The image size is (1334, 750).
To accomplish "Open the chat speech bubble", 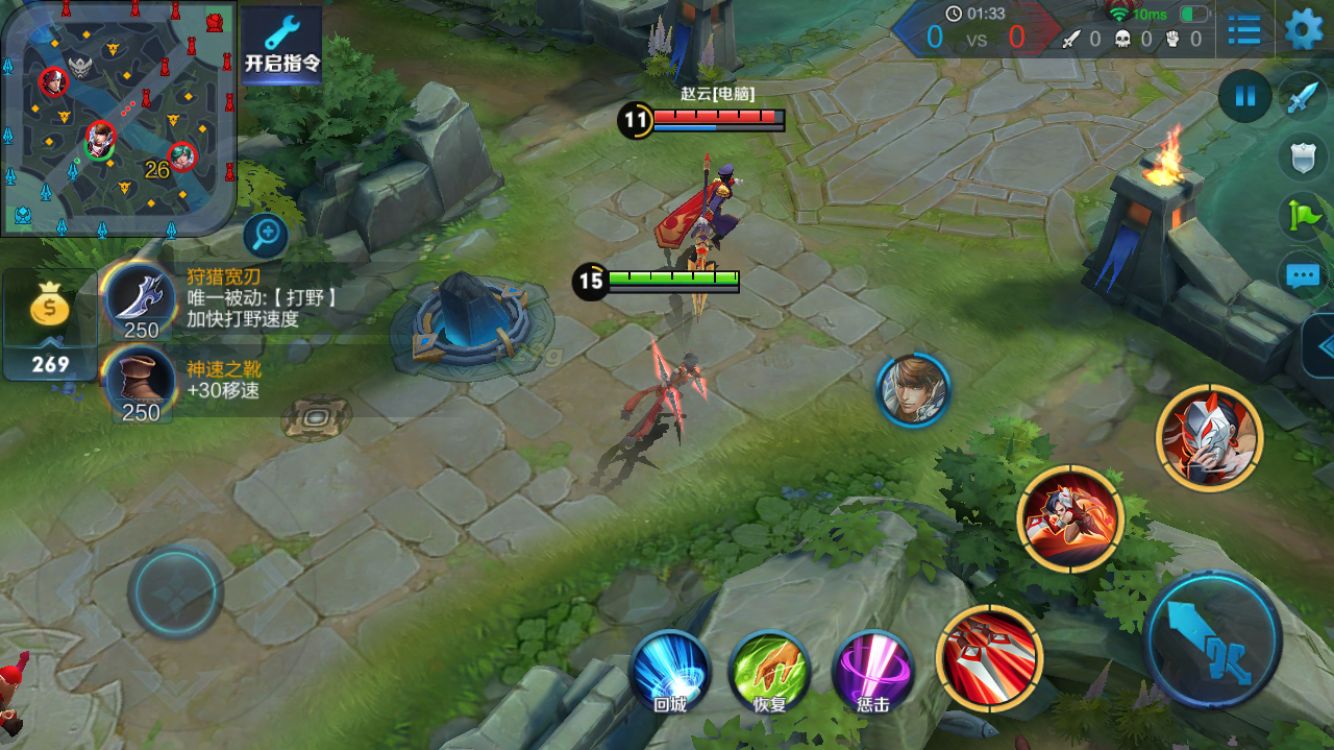I will [1305, 275].
